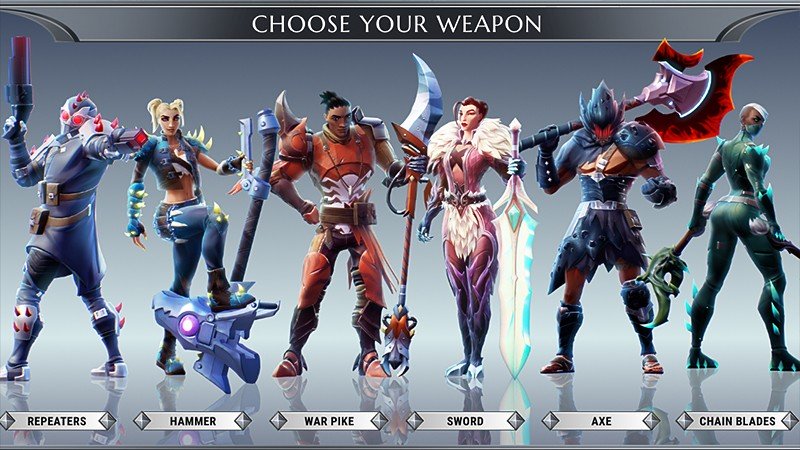Choose the Axe weapon label
The width and height of the screenshot is (800, 450).
coord(600,421)
